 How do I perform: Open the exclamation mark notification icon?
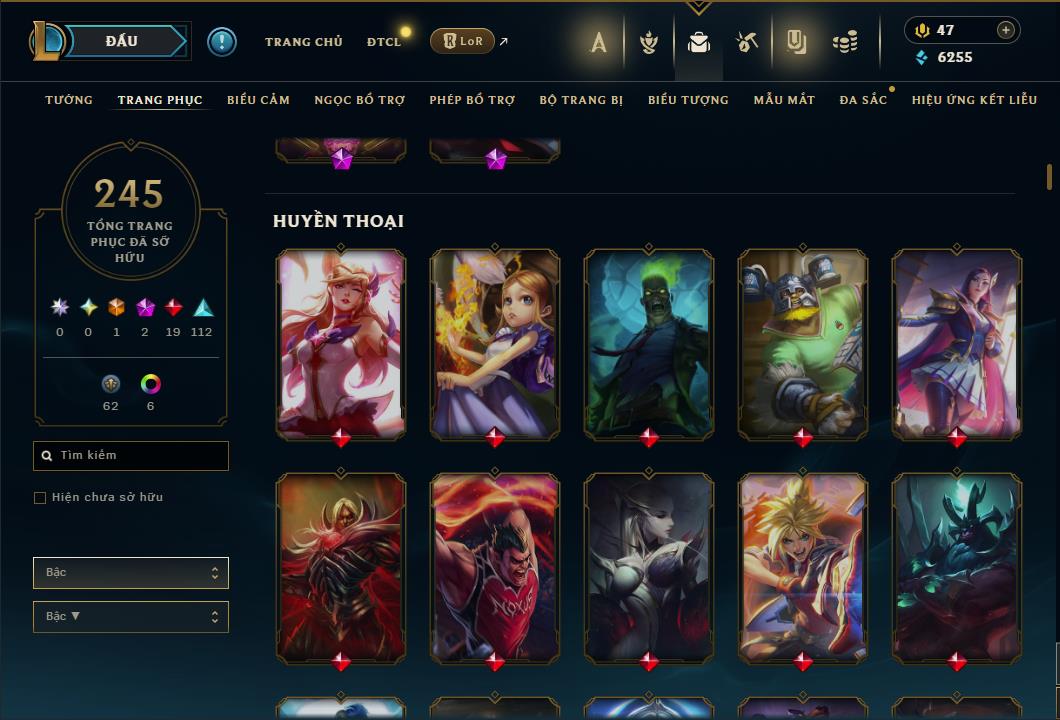click(x=222, y=41)
